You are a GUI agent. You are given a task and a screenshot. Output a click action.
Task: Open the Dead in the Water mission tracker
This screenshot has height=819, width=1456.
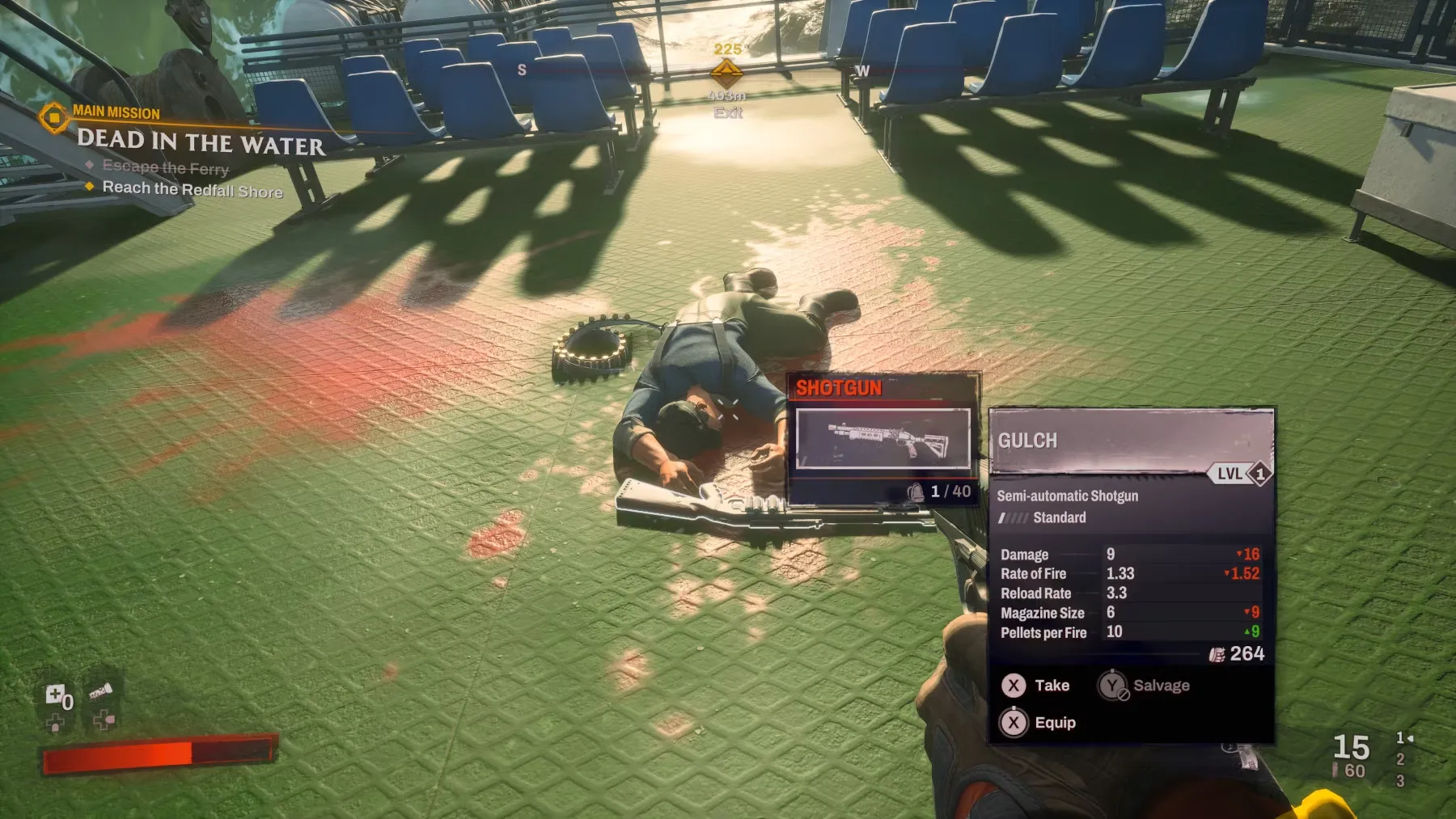(x=201, y=142)
